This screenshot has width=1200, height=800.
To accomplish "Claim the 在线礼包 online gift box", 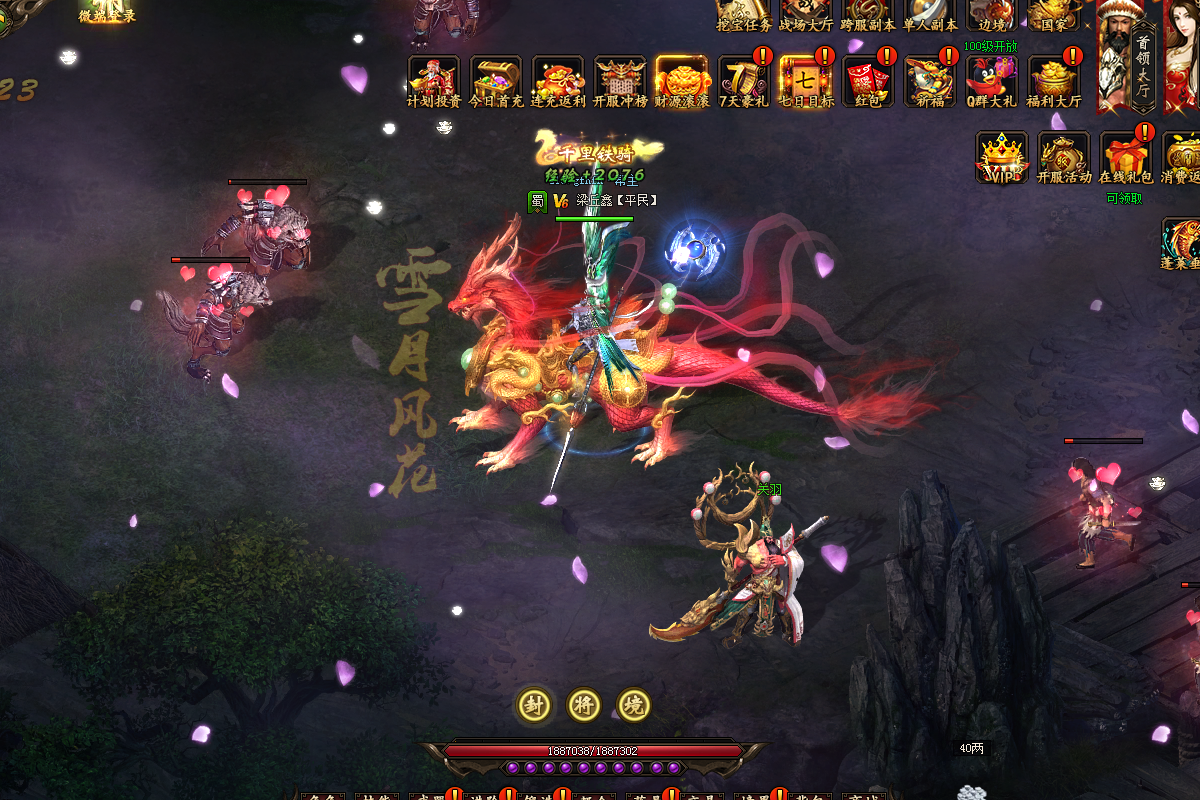I will coord(1126,157).
